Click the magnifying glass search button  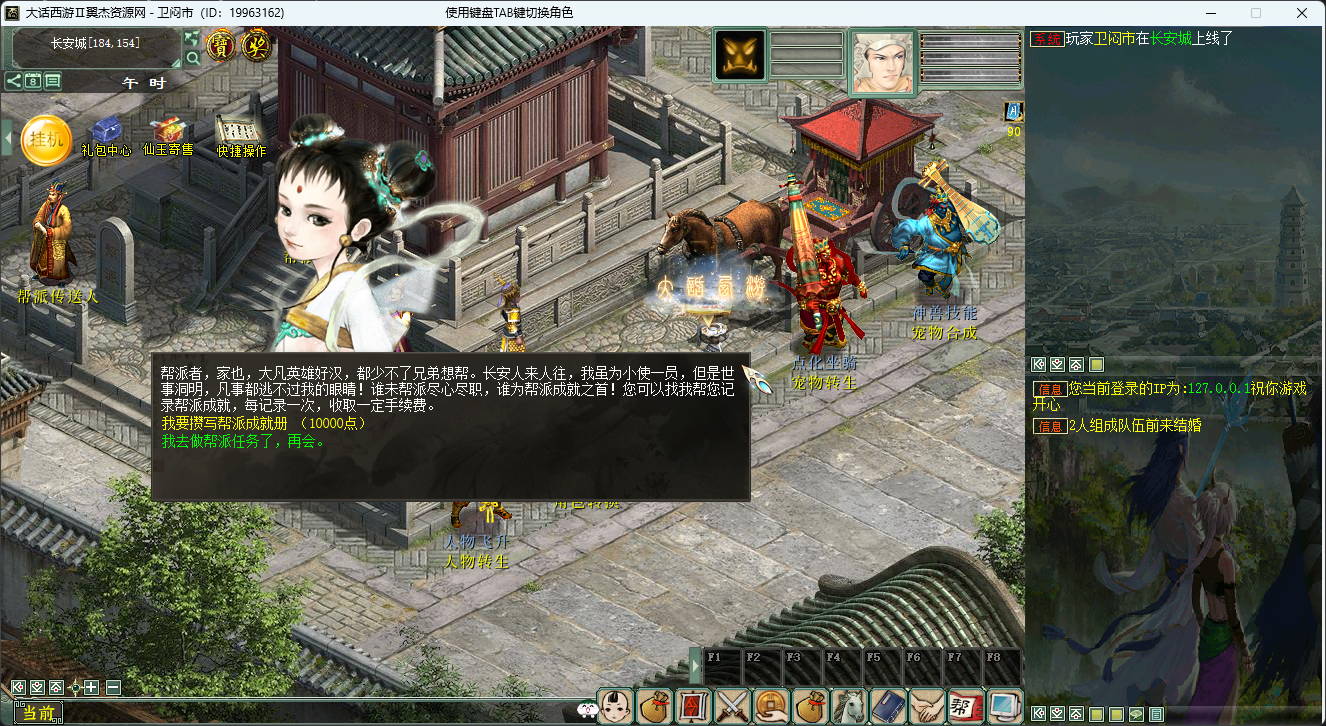coord(192,58)
